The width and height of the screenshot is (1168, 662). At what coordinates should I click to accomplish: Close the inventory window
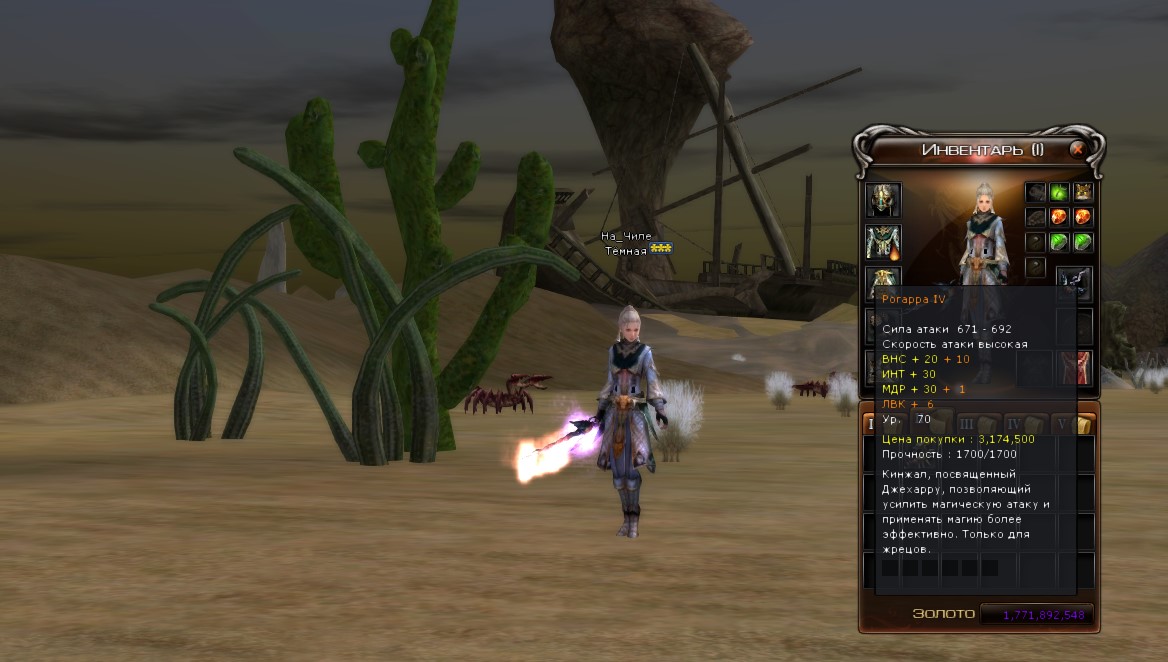1077,150
